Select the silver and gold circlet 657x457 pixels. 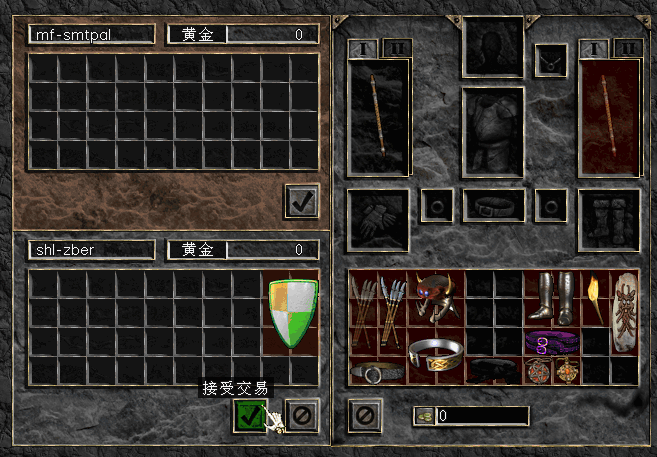[437, 355]
